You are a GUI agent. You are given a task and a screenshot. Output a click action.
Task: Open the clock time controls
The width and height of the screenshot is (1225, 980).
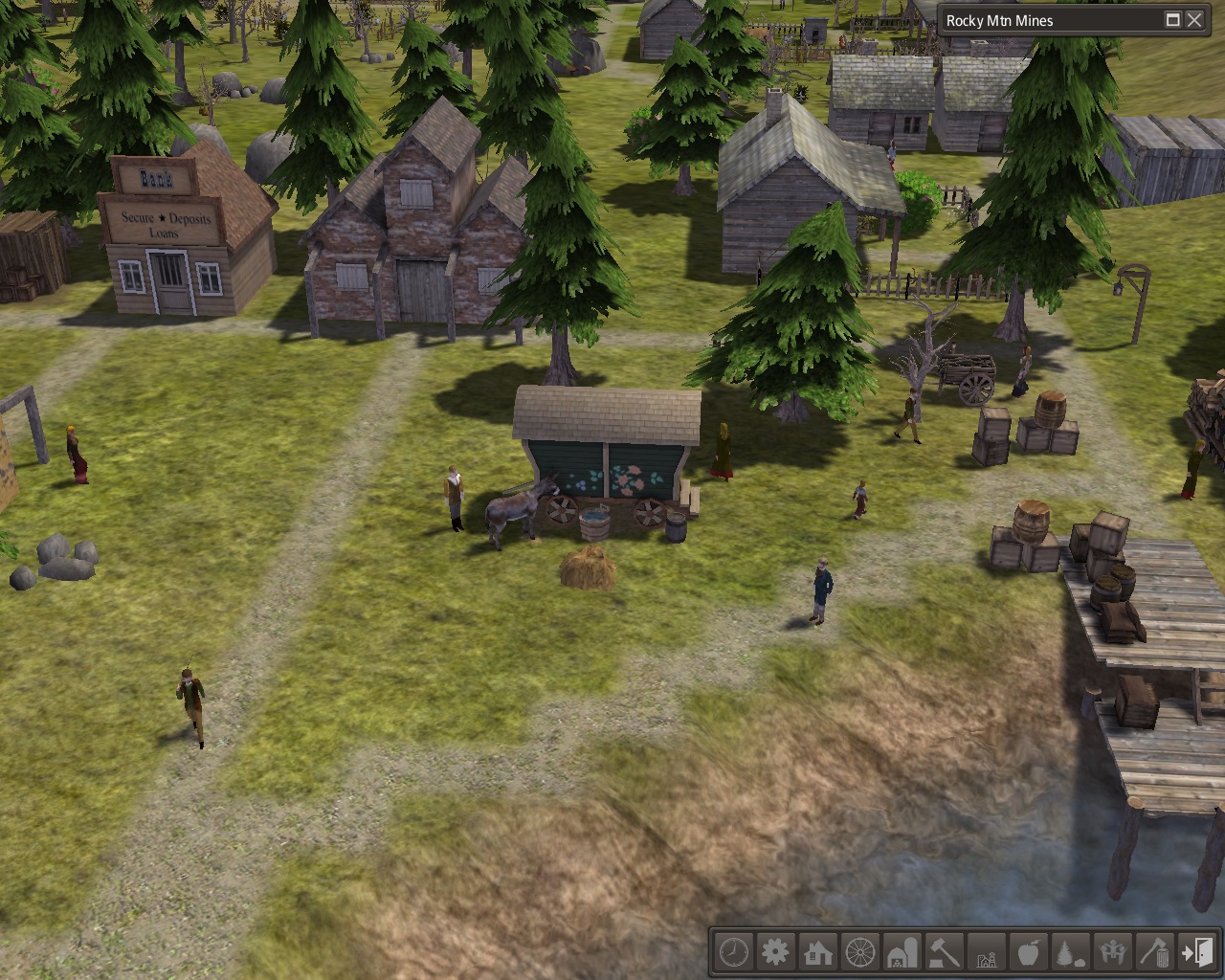click(733, 952)
